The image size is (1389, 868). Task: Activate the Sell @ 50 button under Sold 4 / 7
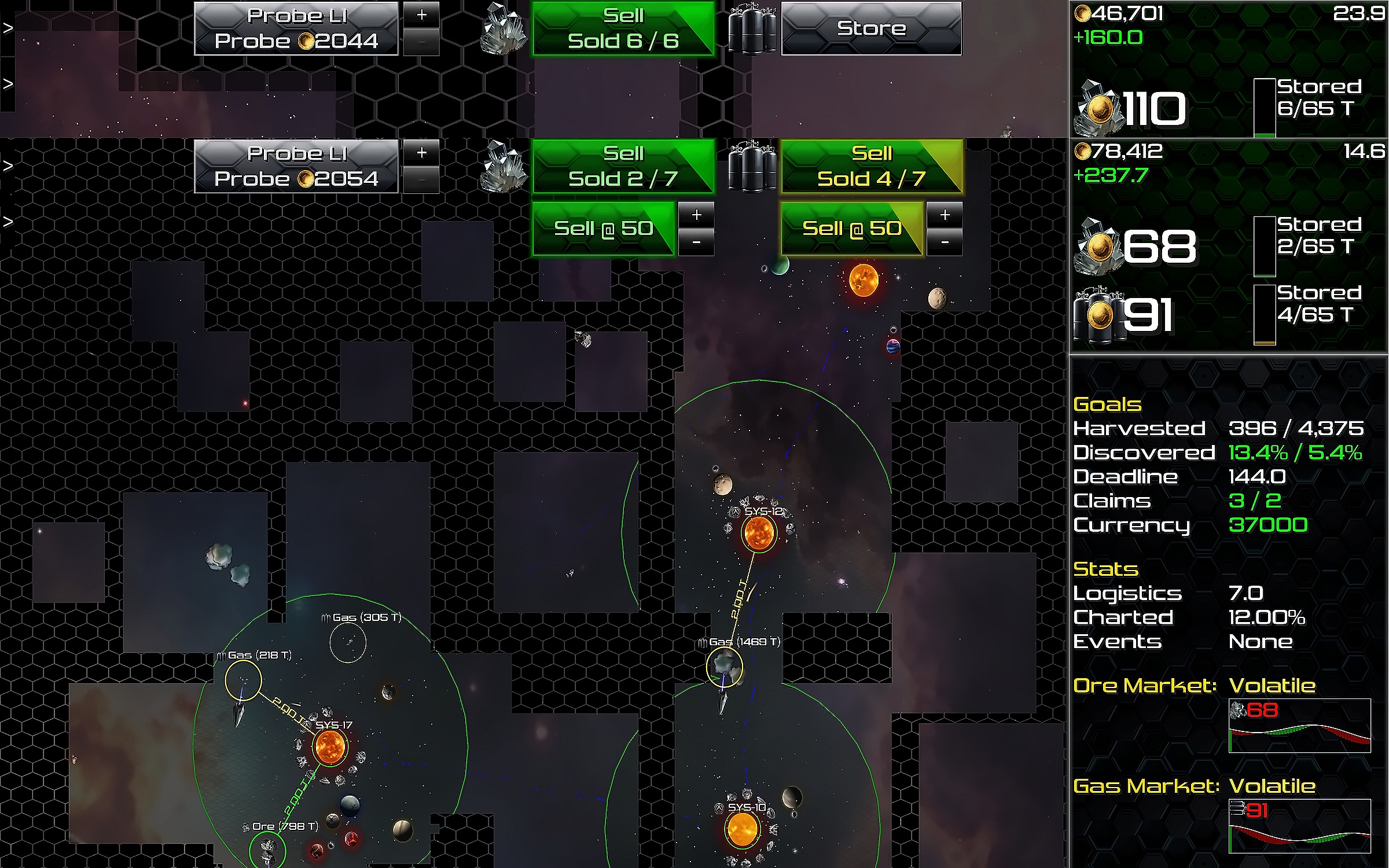851,229
